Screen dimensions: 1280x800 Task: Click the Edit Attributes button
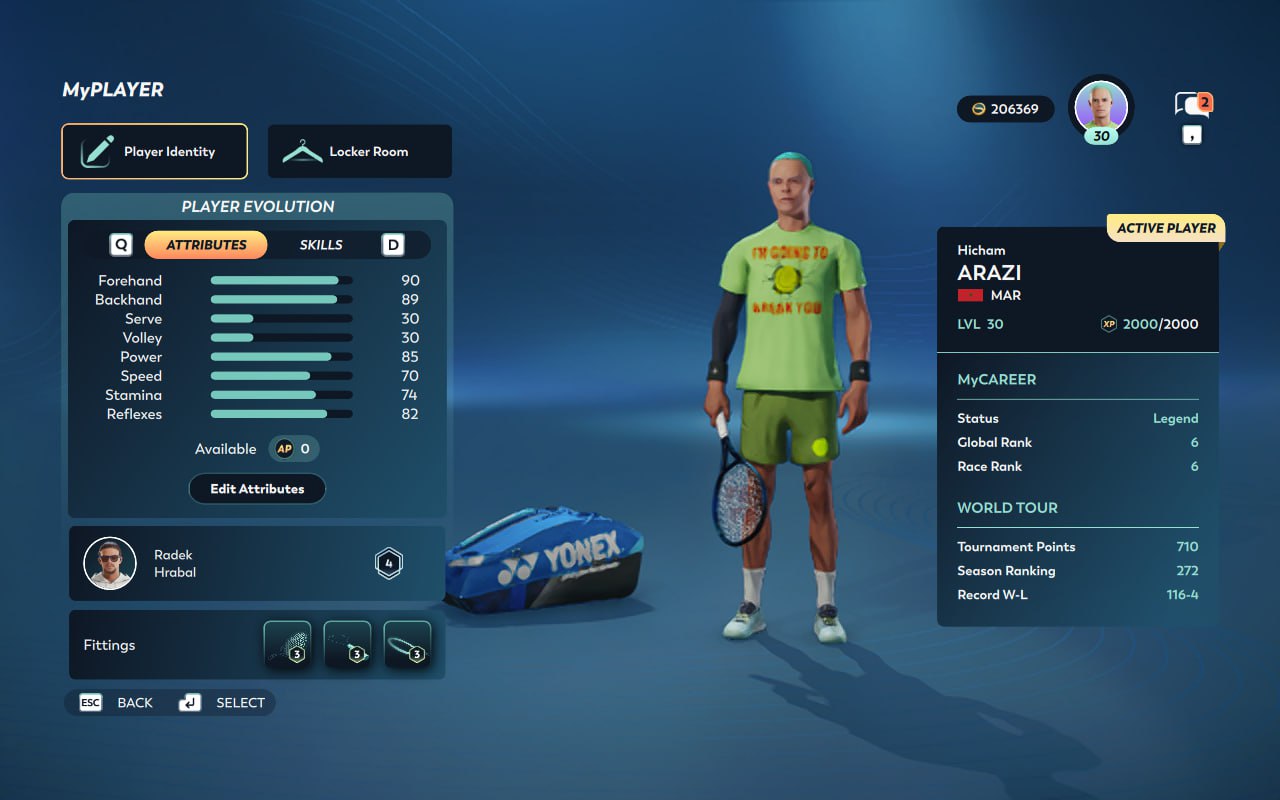click(x=257, y=489)
